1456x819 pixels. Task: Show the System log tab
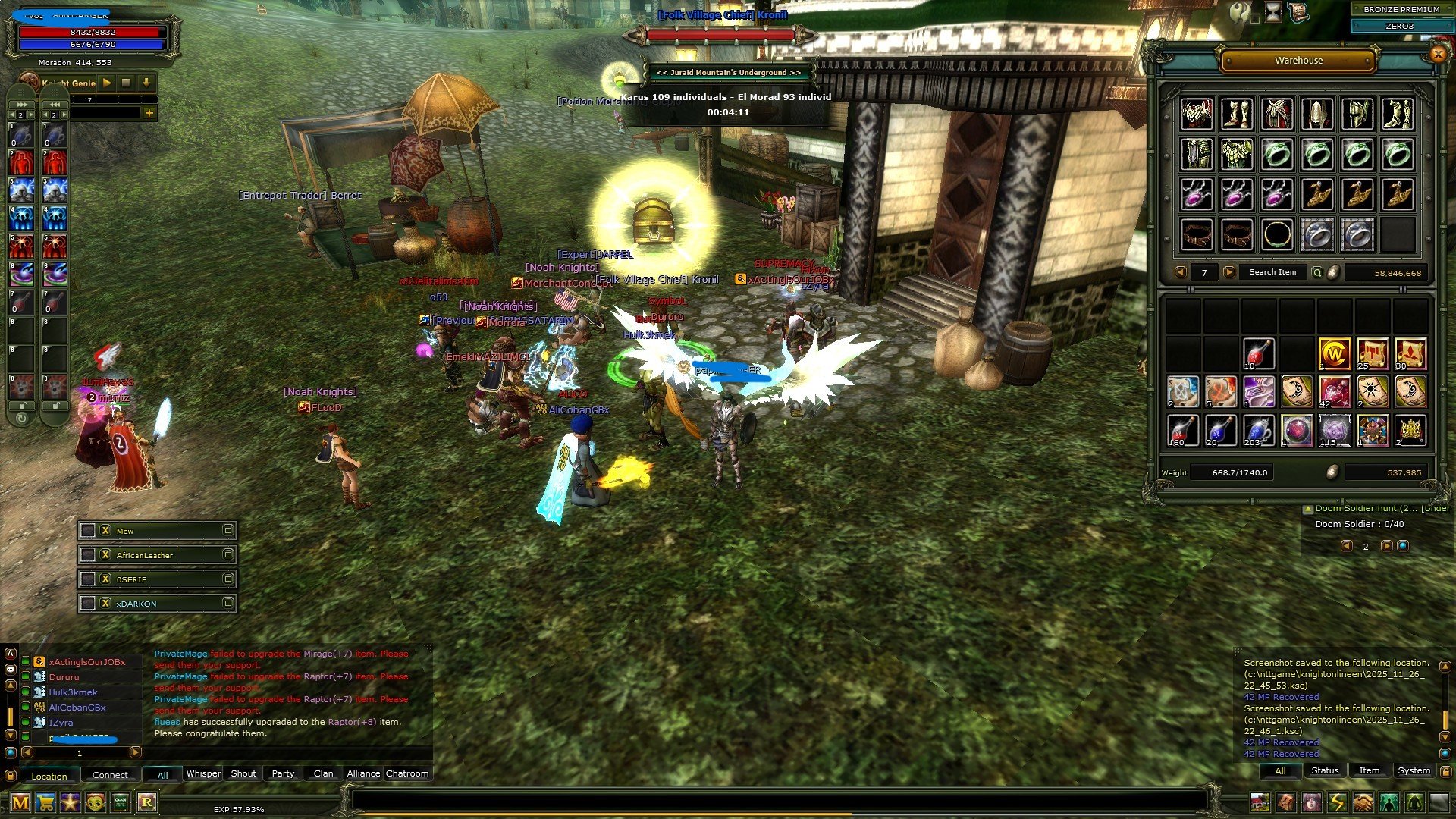click(1414, 770)
